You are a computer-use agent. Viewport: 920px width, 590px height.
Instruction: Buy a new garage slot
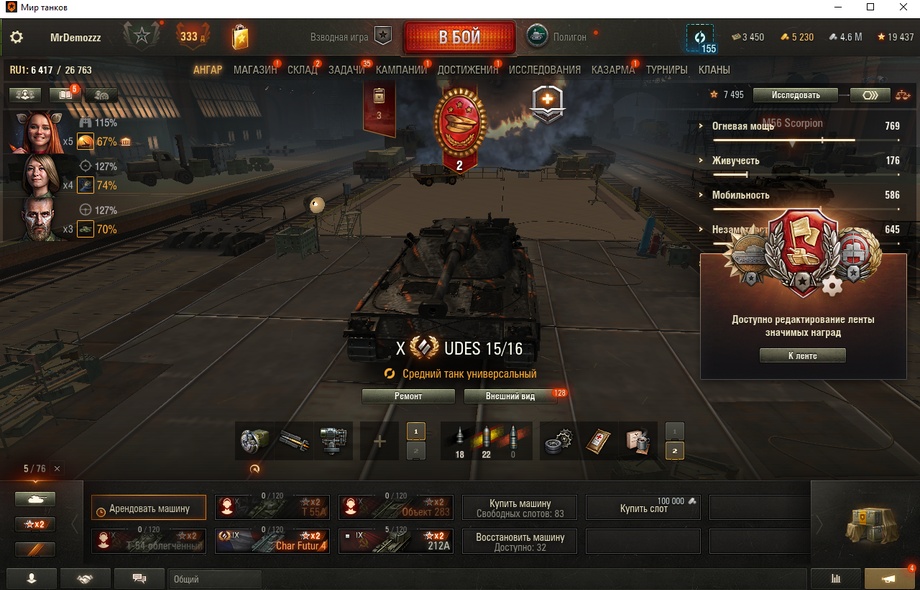tap(642, 508)
